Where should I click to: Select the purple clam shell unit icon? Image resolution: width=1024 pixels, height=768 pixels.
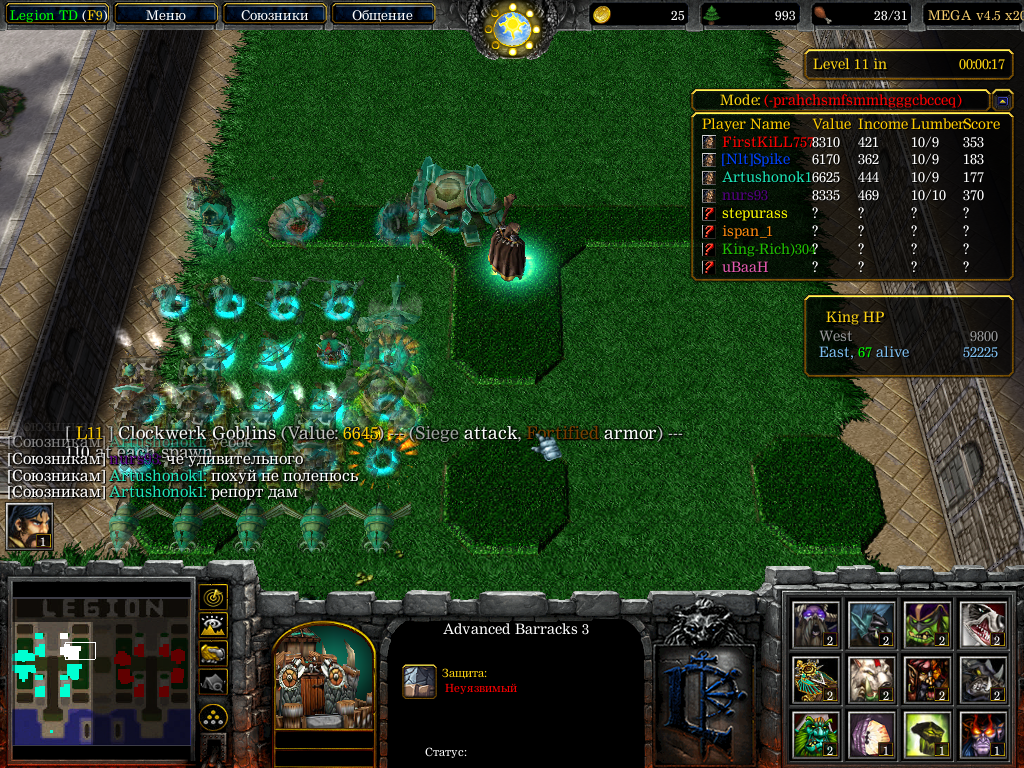[873, 735]
